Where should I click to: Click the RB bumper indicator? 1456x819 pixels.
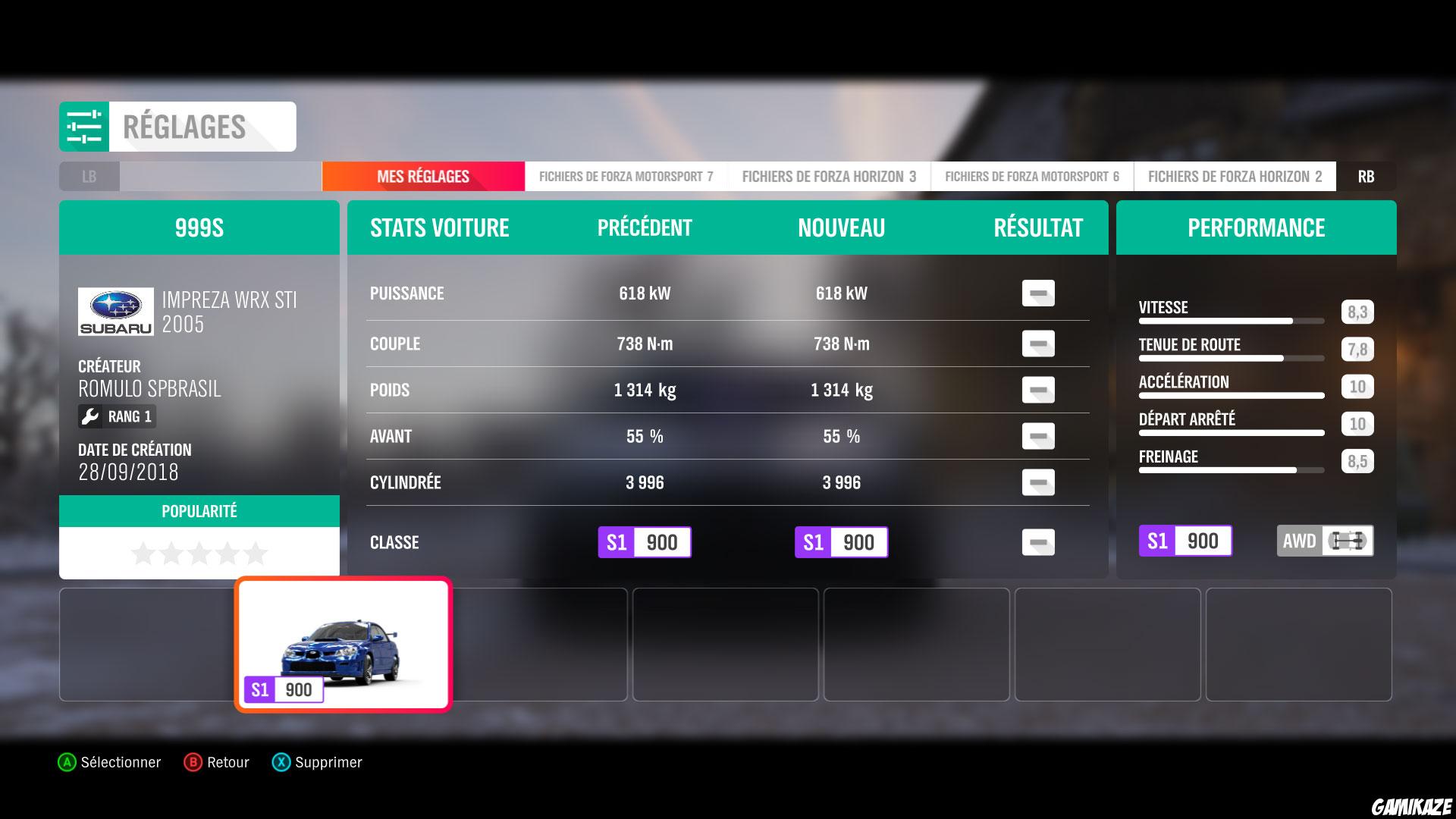(x=1367, y=176)
